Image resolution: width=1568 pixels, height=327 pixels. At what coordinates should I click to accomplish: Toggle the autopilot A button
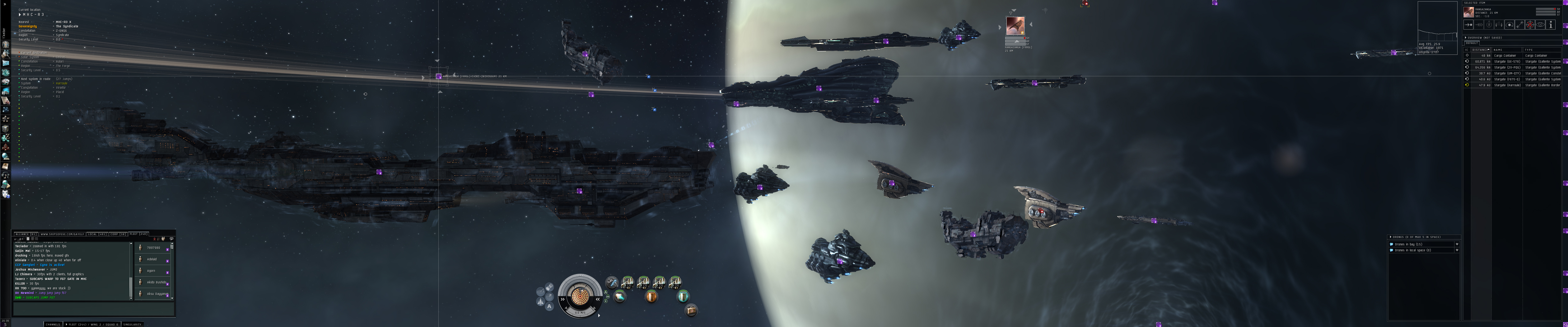pyautogui.click(x=549, y=306)
